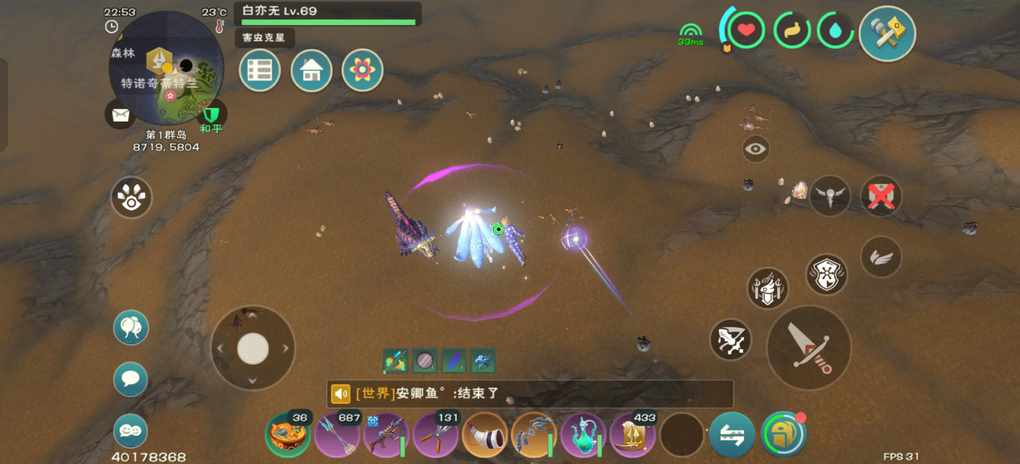Select the horn item hotbar slot
Screen dimensions: 1020x464
485,435
